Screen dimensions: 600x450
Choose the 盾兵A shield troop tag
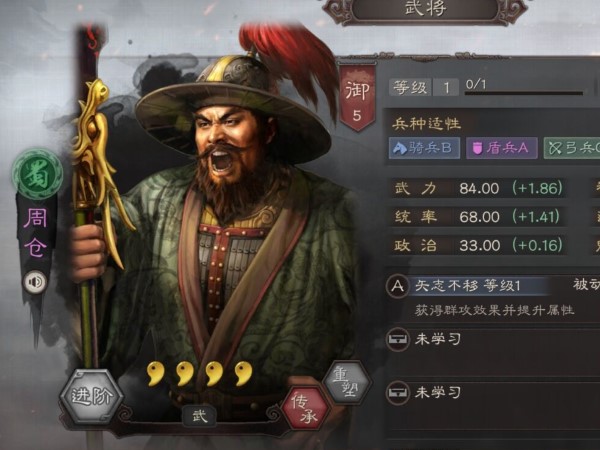tap(502, 150)
